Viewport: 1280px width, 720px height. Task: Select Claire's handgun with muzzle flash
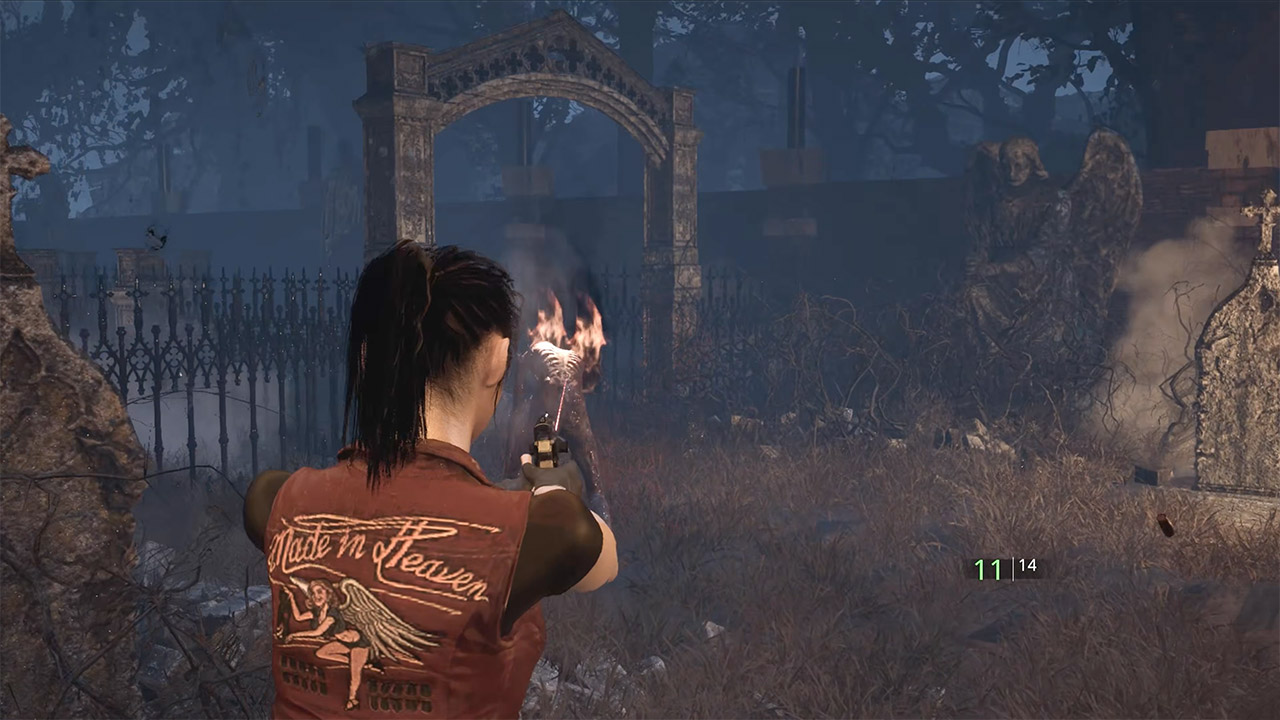point(548,440)
